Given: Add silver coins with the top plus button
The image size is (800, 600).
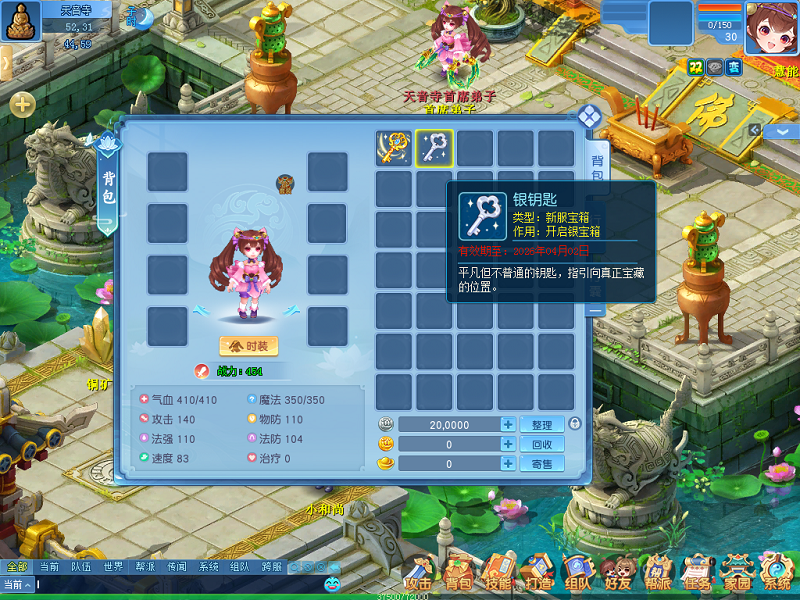Looking at the screenshot, I should coord(508,425).
